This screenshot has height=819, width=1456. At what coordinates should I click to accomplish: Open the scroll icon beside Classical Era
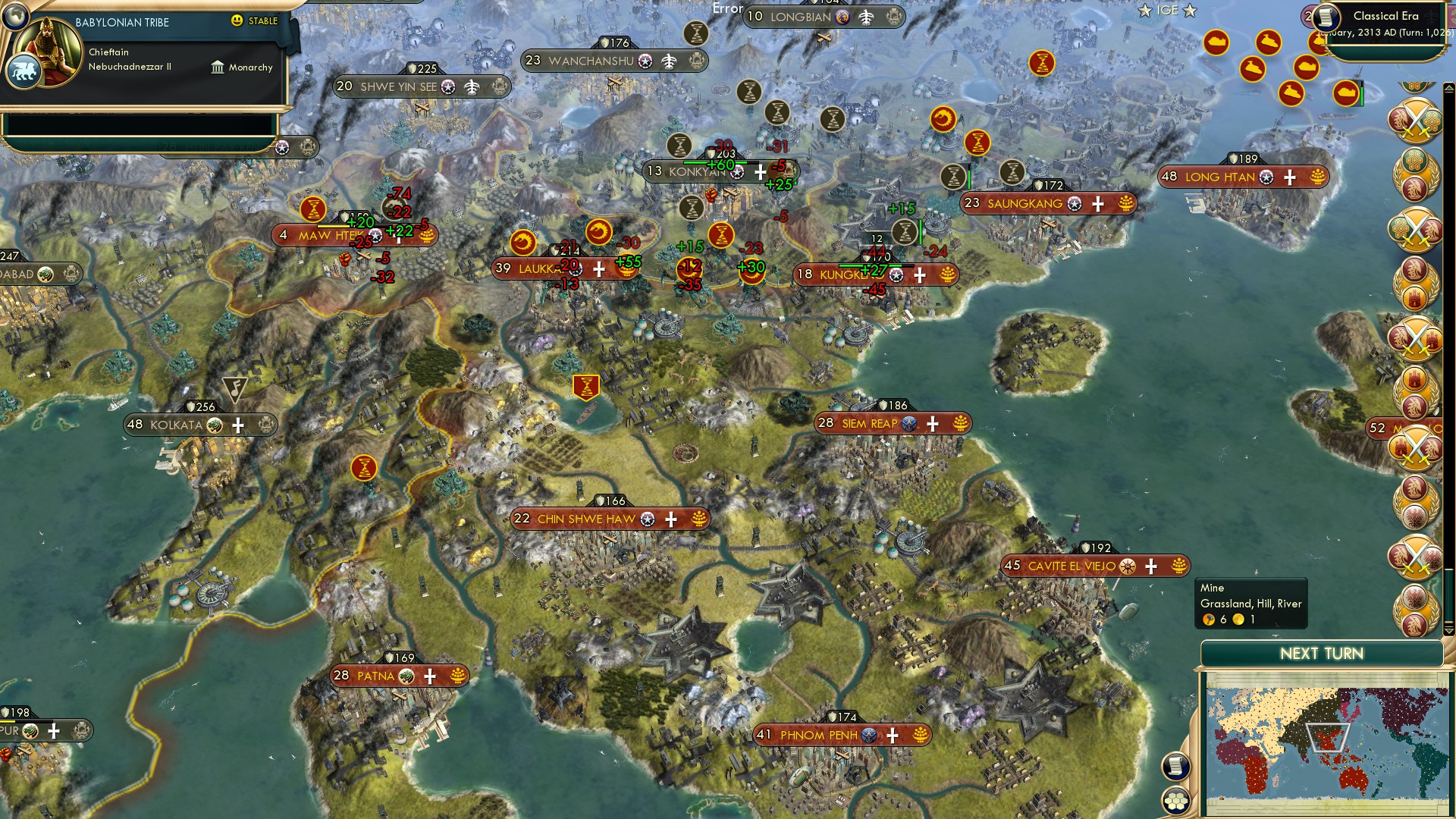(1325, 17)
